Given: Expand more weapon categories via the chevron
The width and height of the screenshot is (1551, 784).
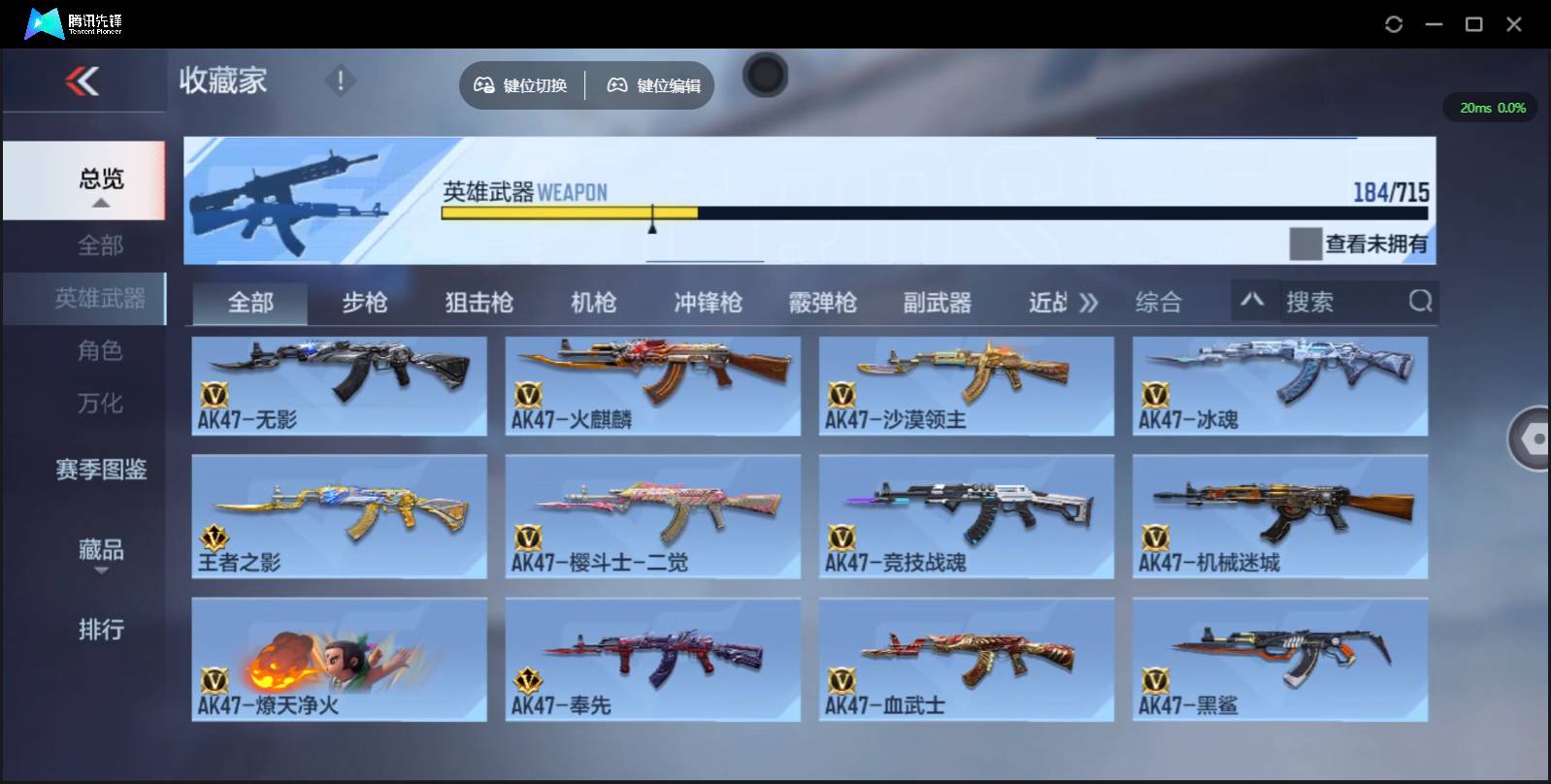Looking at the screenshot, I should coord(1089,302).
